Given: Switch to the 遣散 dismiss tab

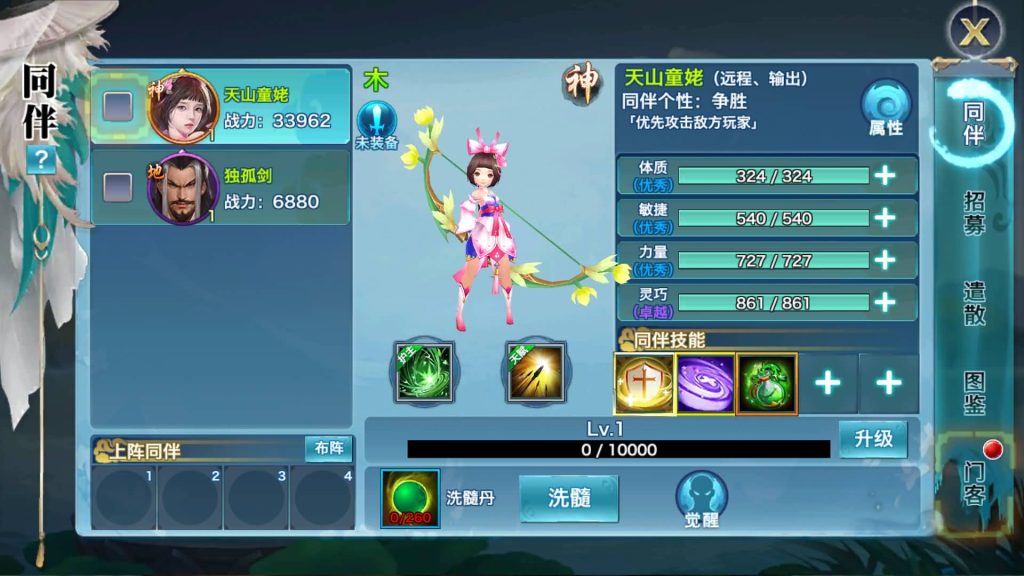Looking at the screenshot, I should pos(974,304).
